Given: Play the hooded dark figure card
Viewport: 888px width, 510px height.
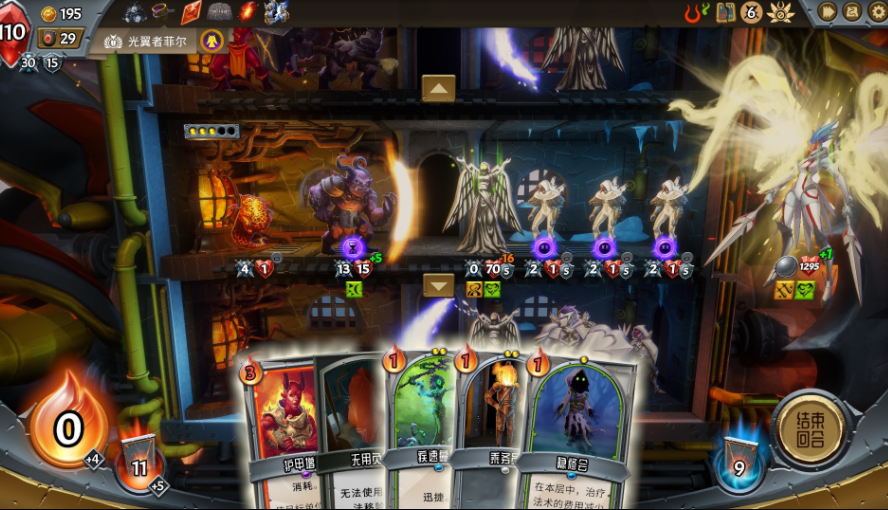Looking at the screenshot, I should point(578,425).
